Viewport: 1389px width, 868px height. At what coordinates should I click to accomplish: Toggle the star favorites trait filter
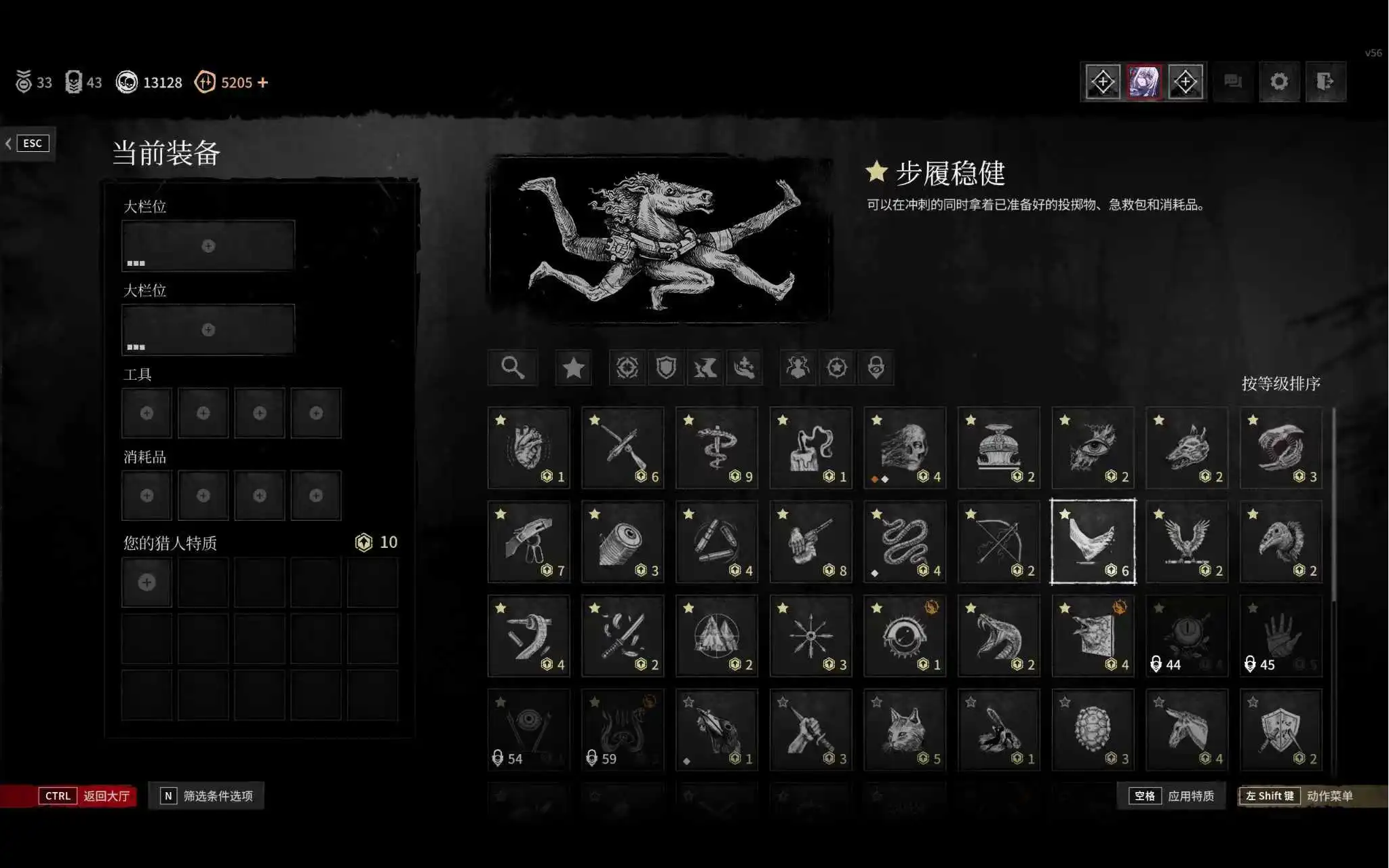(573, 368)
